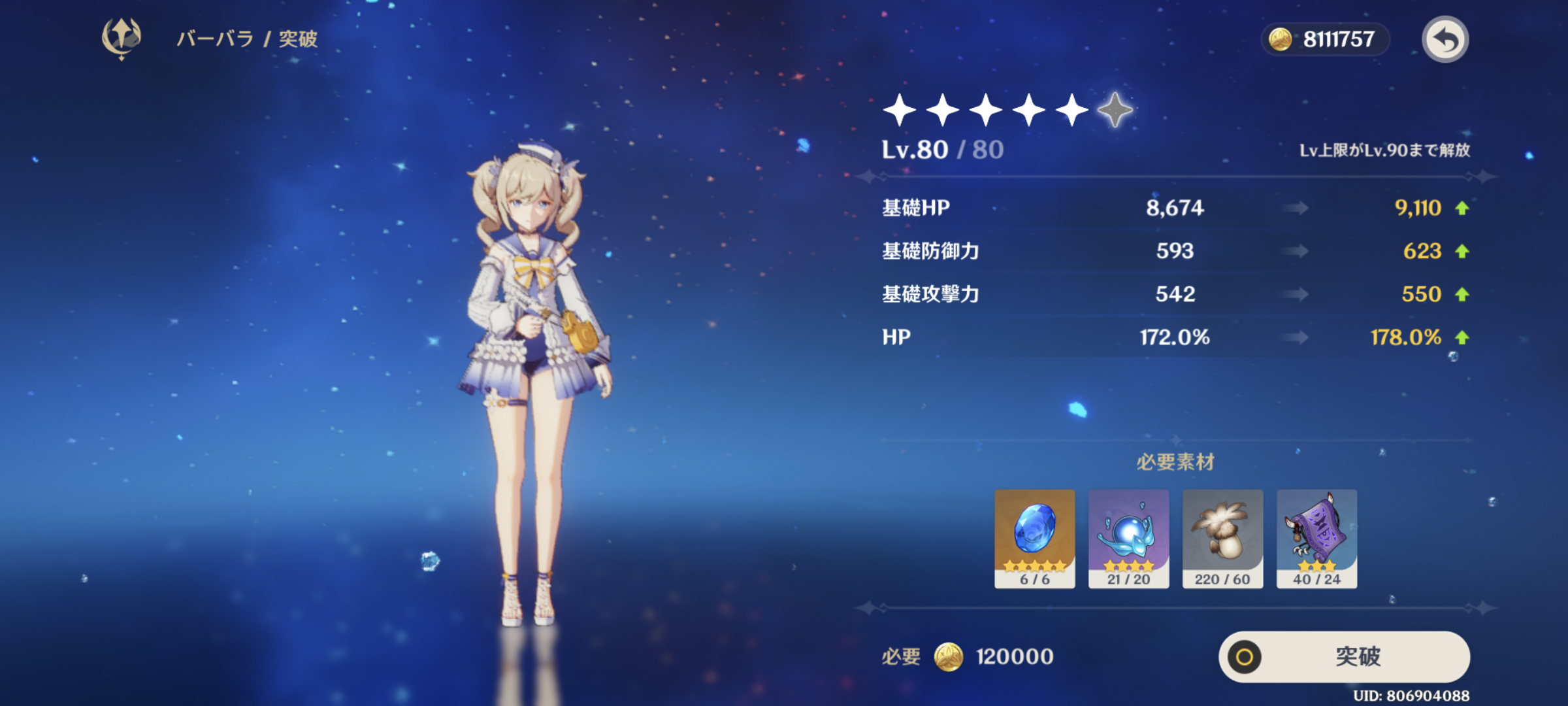Viewport: 1568px width, 706px height.
Task: Go back with the return arrow button
Action: pos(1445,39)
